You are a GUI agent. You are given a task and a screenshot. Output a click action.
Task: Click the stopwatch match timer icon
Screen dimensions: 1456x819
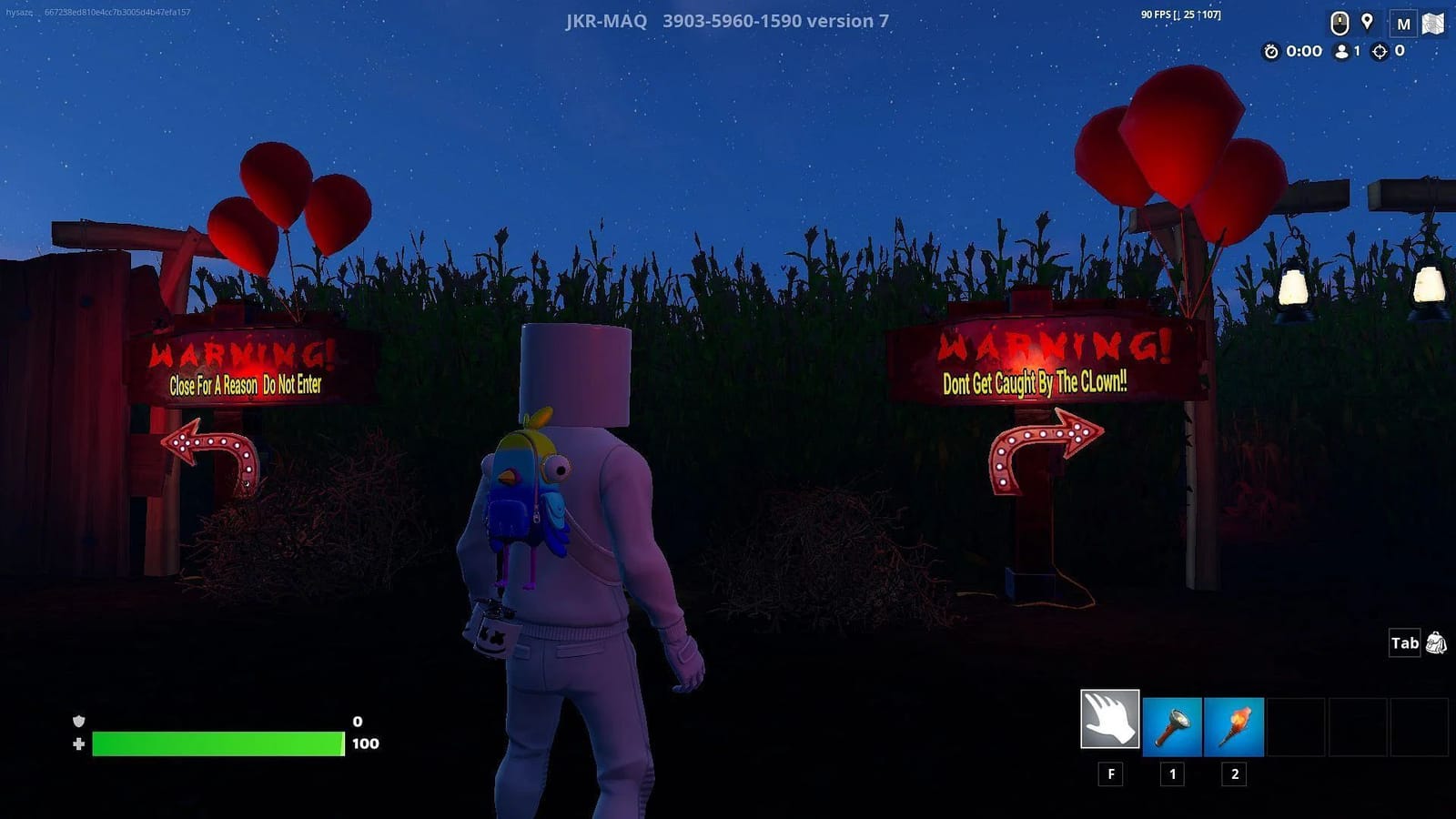[1271, 52]
